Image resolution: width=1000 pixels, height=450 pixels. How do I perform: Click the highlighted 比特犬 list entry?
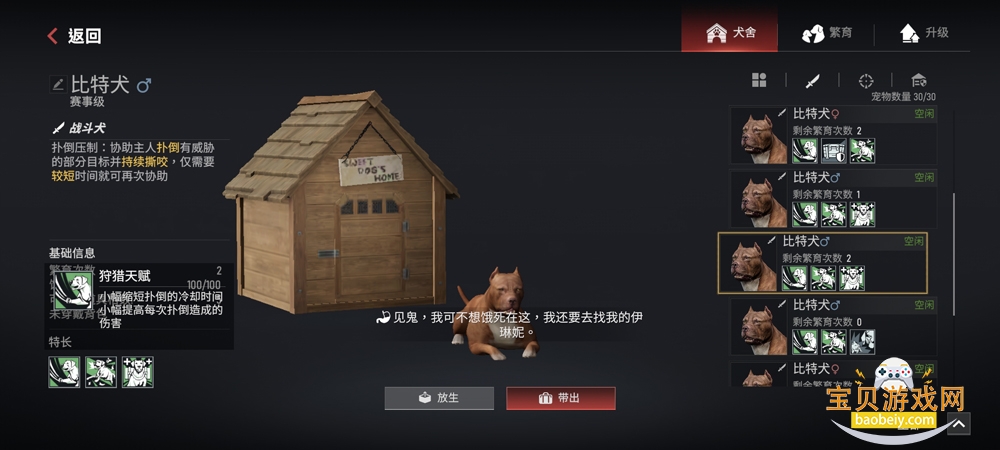click(x=822, y=263)
